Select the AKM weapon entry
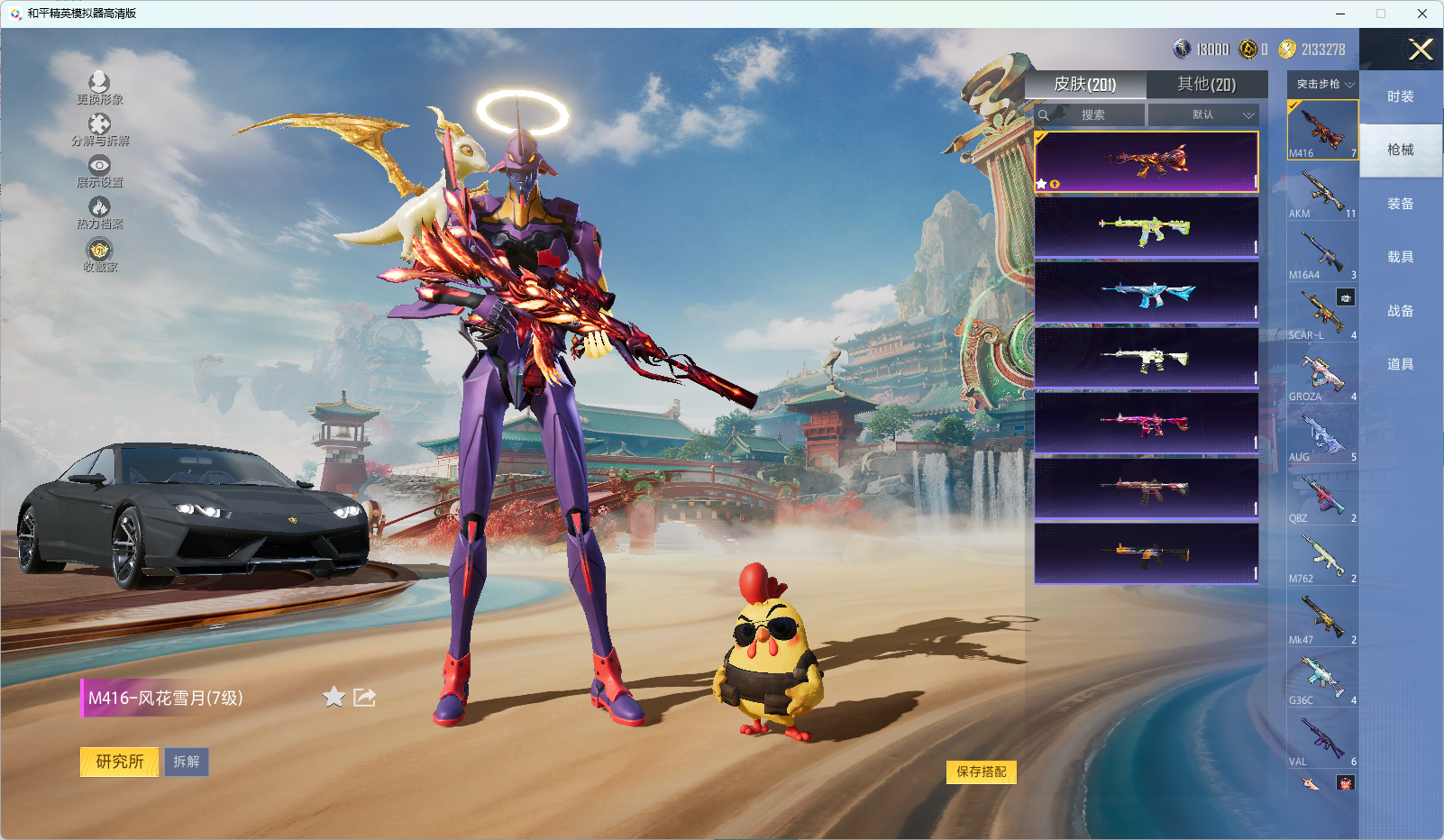 [x=1322, y=192]
